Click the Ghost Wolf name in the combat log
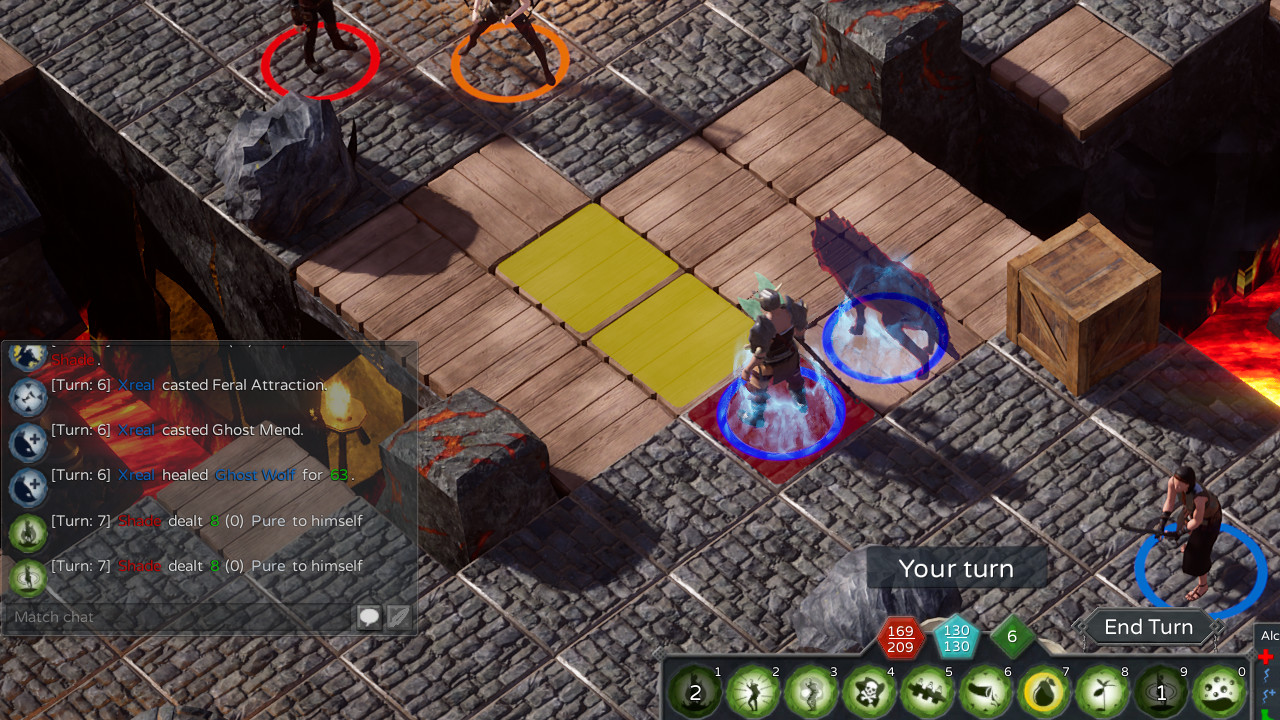1280x720 pixels. pos(255,475)
